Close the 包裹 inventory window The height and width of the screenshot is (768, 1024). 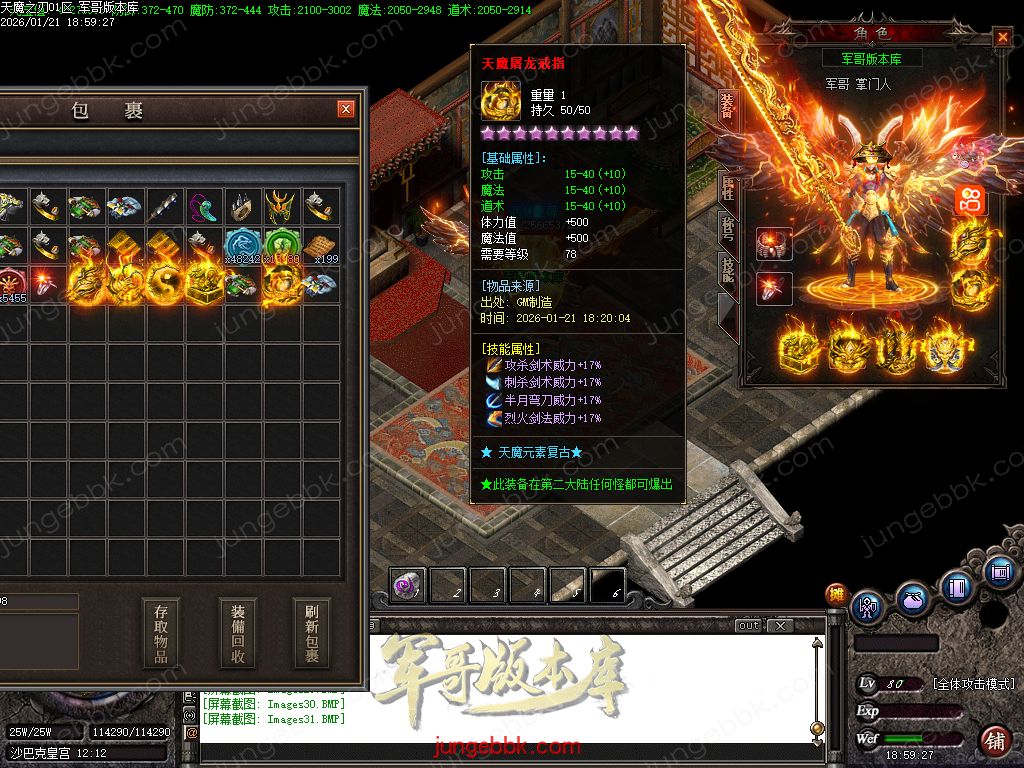(x=346, y=109)
